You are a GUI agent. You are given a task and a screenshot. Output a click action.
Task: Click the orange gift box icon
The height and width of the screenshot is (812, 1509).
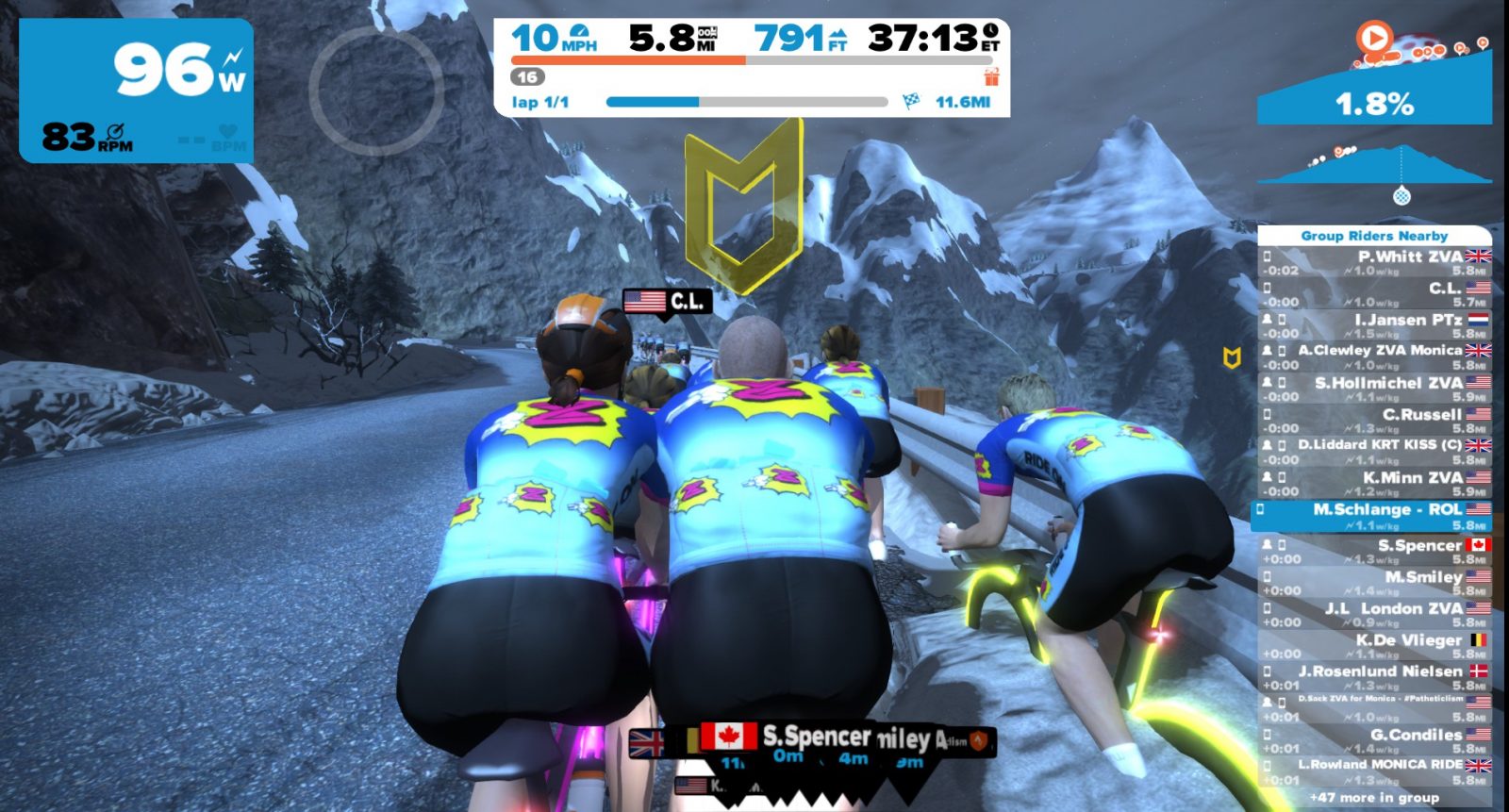coord(991,77)
